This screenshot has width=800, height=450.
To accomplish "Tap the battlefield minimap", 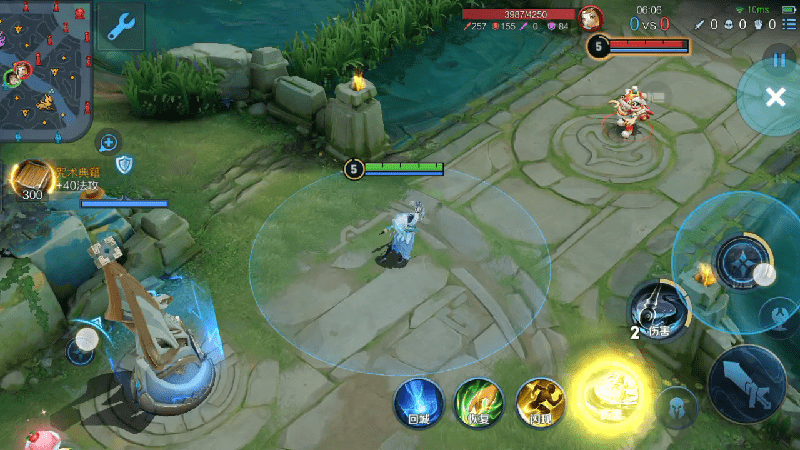I will [45, 70].
